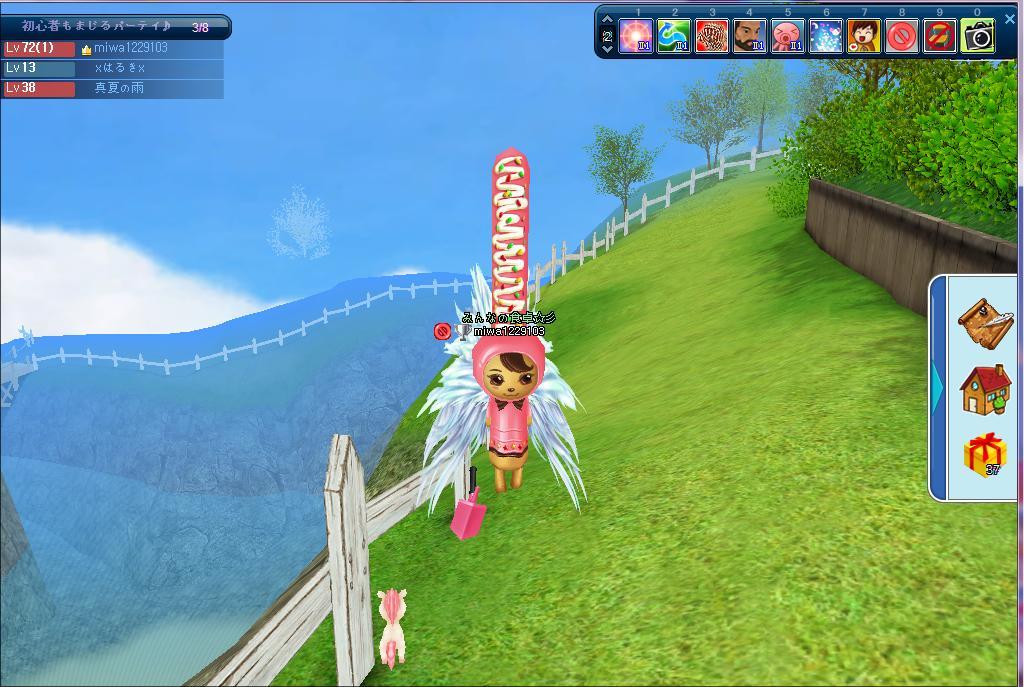Select the crossed-out yellow icon in slot 9
This screenshot has height=687, width=1024.
940,36
